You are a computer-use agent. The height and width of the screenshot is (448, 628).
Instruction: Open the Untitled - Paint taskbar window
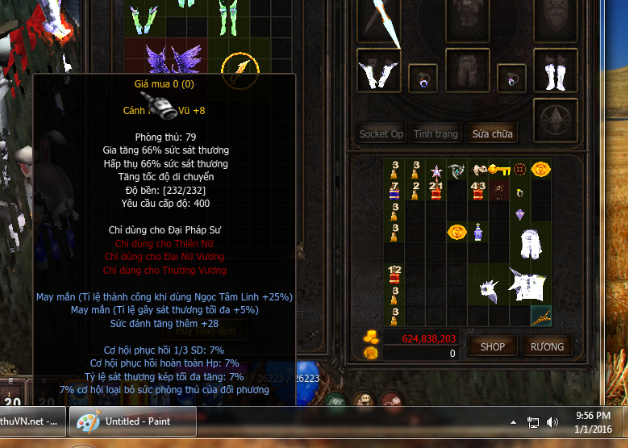[129, 422]
